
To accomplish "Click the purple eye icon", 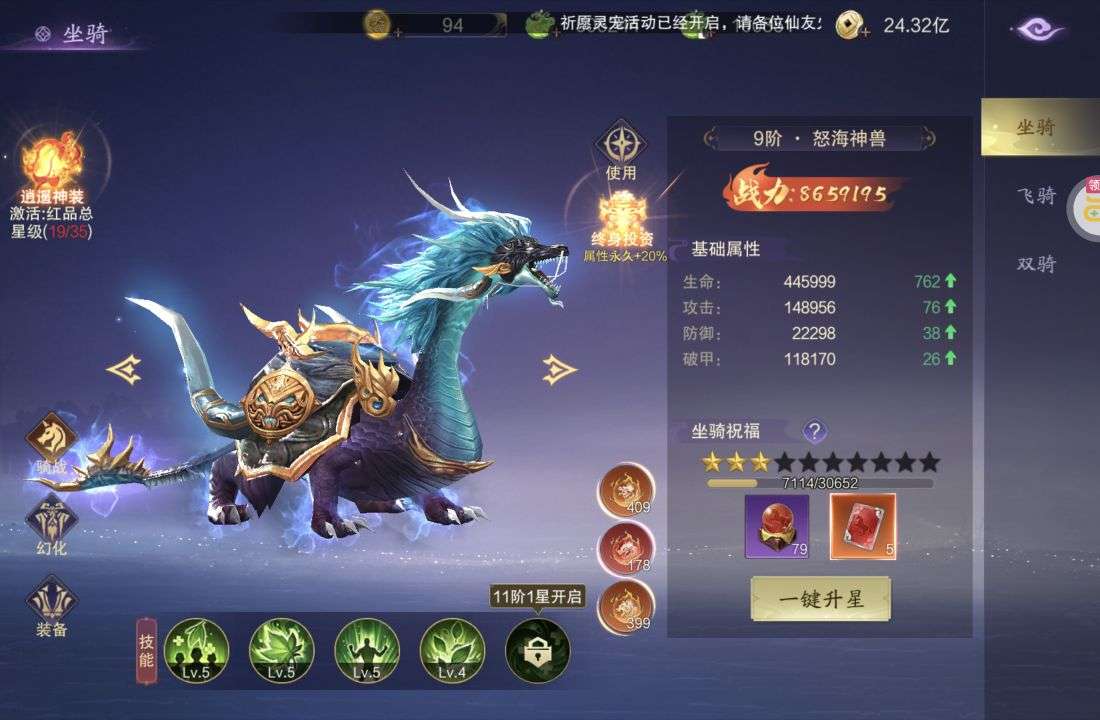I will [1038, 29].
